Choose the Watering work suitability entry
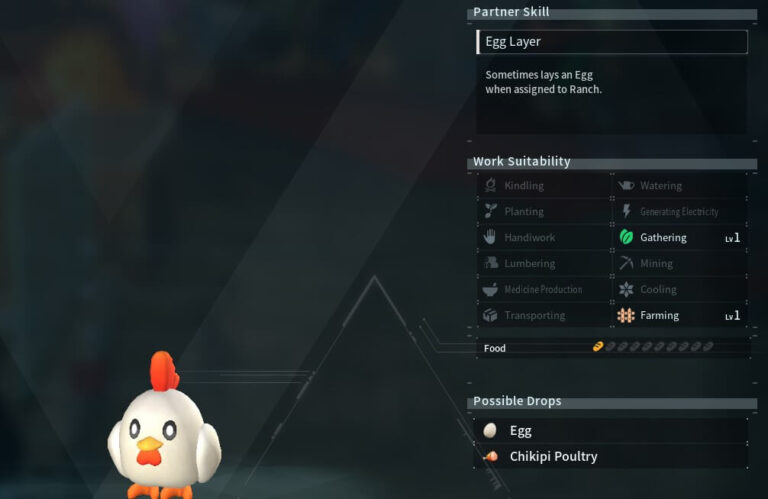 [680, 186]
